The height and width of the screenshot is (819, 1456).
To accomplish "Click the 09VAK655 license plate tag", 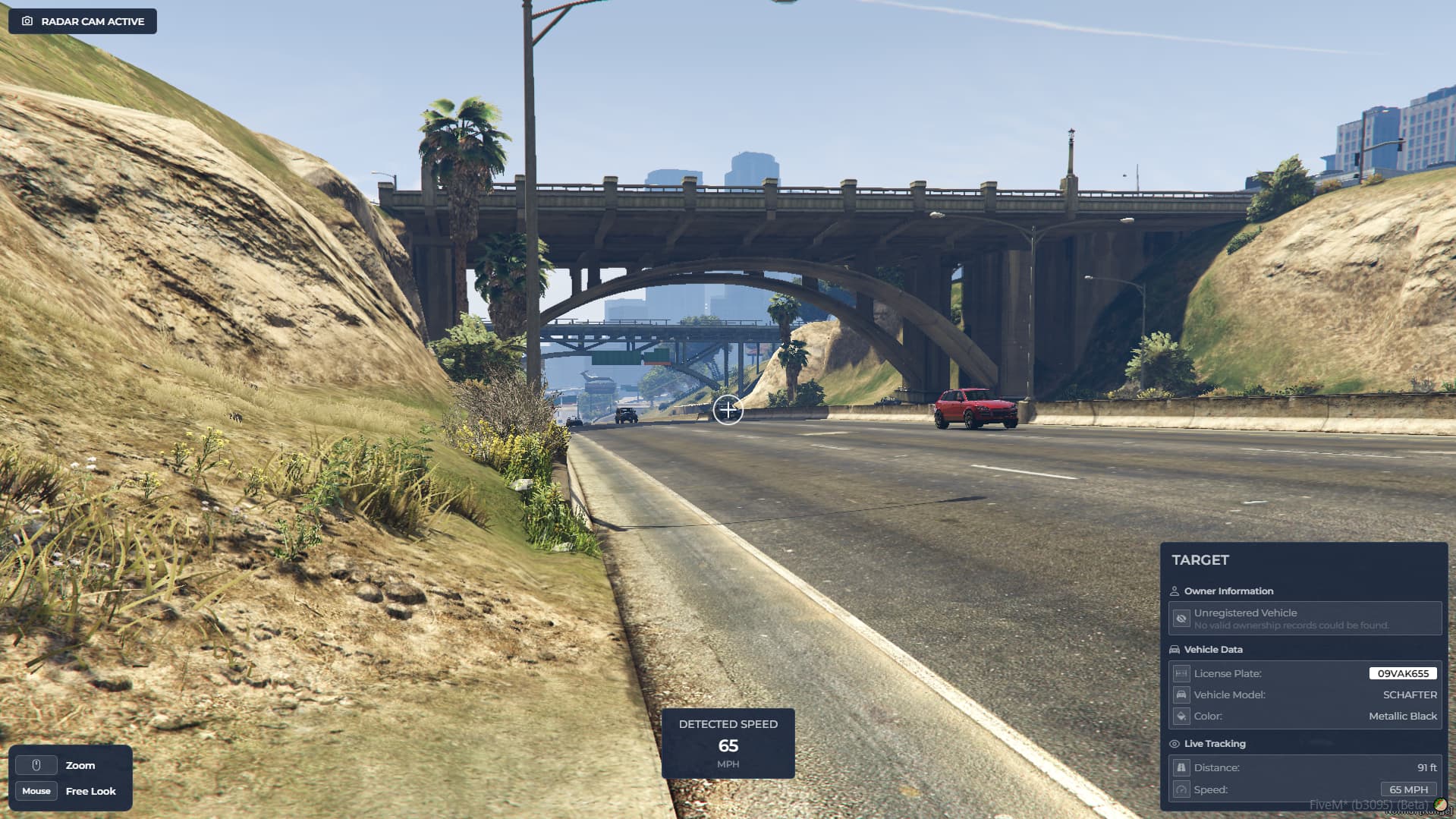I will coord(1402,673).
